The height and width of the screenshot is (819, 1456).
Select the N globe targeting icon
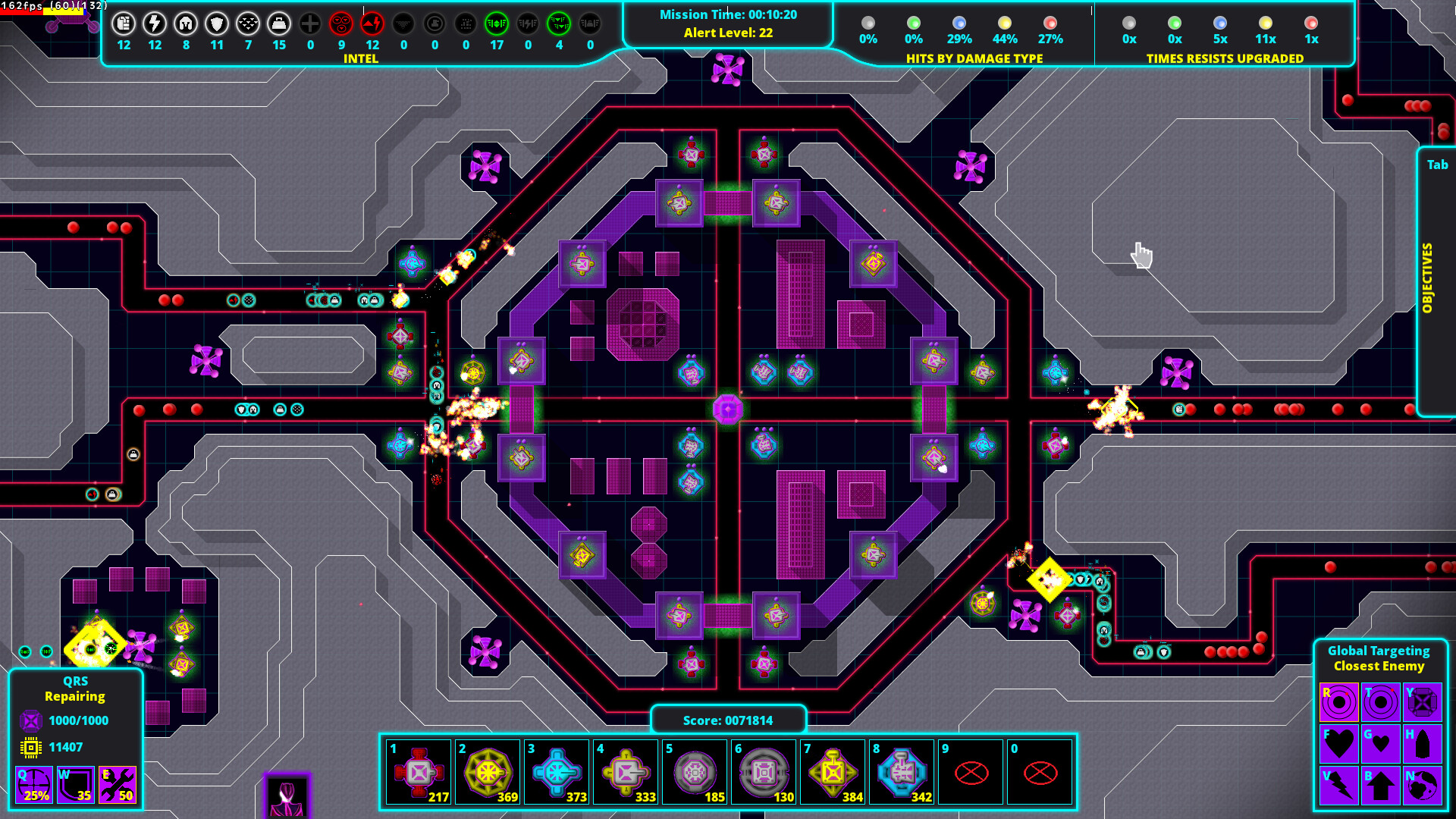click(1423, 786)
